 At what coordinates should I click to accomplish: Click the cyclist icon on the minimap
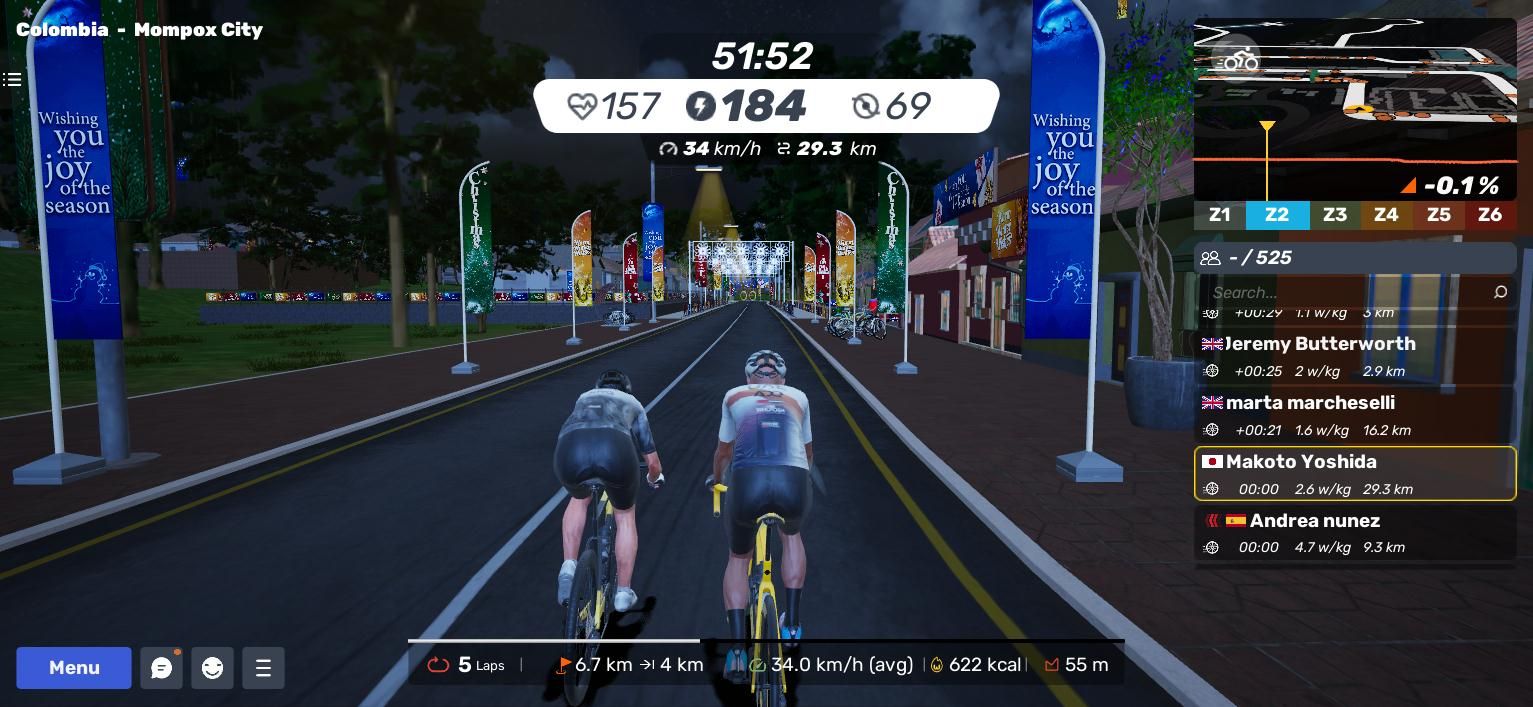pyautogui.click(x=1240, y=60)
